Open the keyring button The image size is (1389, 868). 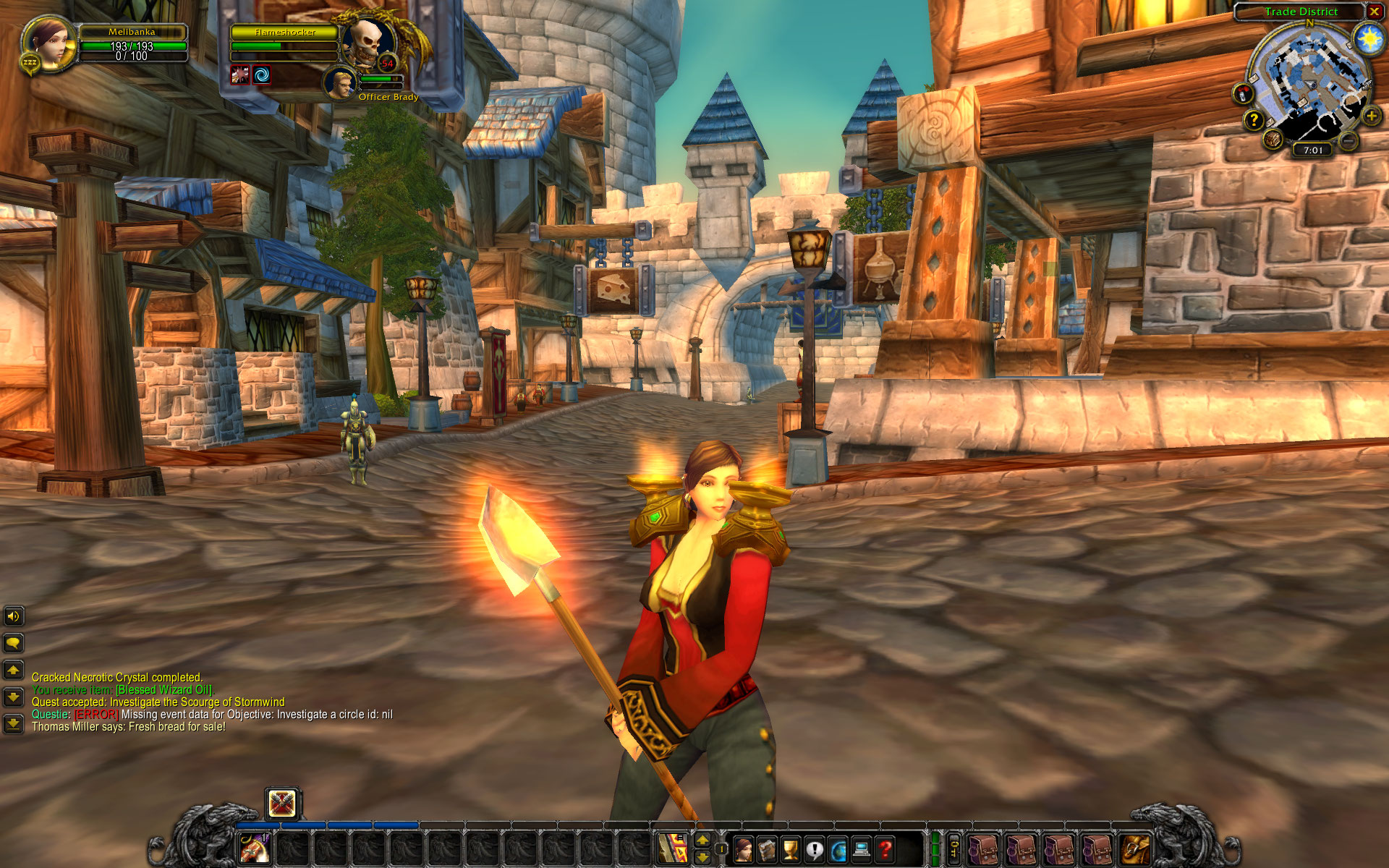(x=954, y=848)
